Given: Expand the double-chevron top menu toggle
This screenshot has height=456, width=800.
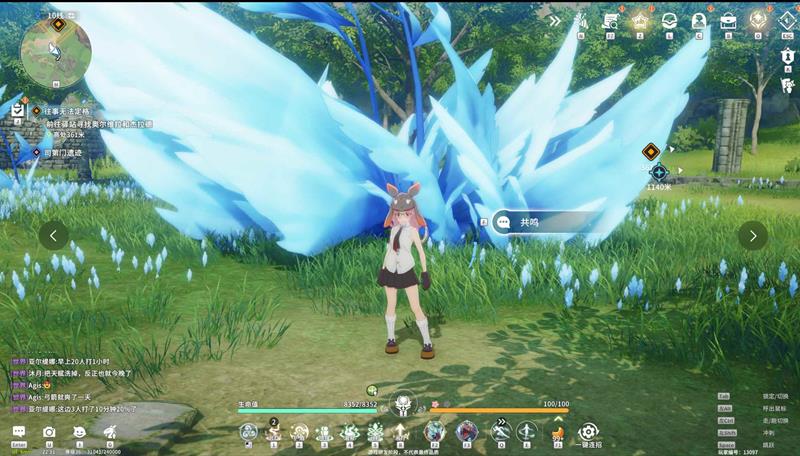Looking at the screenshot, I should (555, 20).
